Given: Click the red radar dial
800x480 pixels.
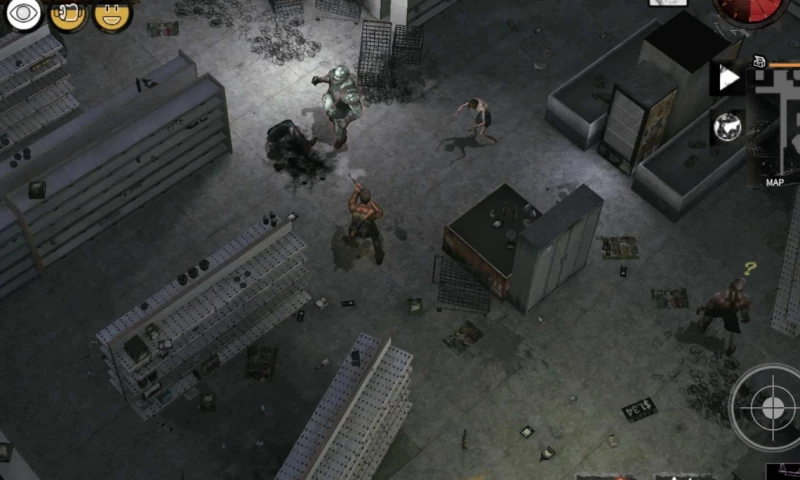Looking at the screenshot, I should 750,10.
